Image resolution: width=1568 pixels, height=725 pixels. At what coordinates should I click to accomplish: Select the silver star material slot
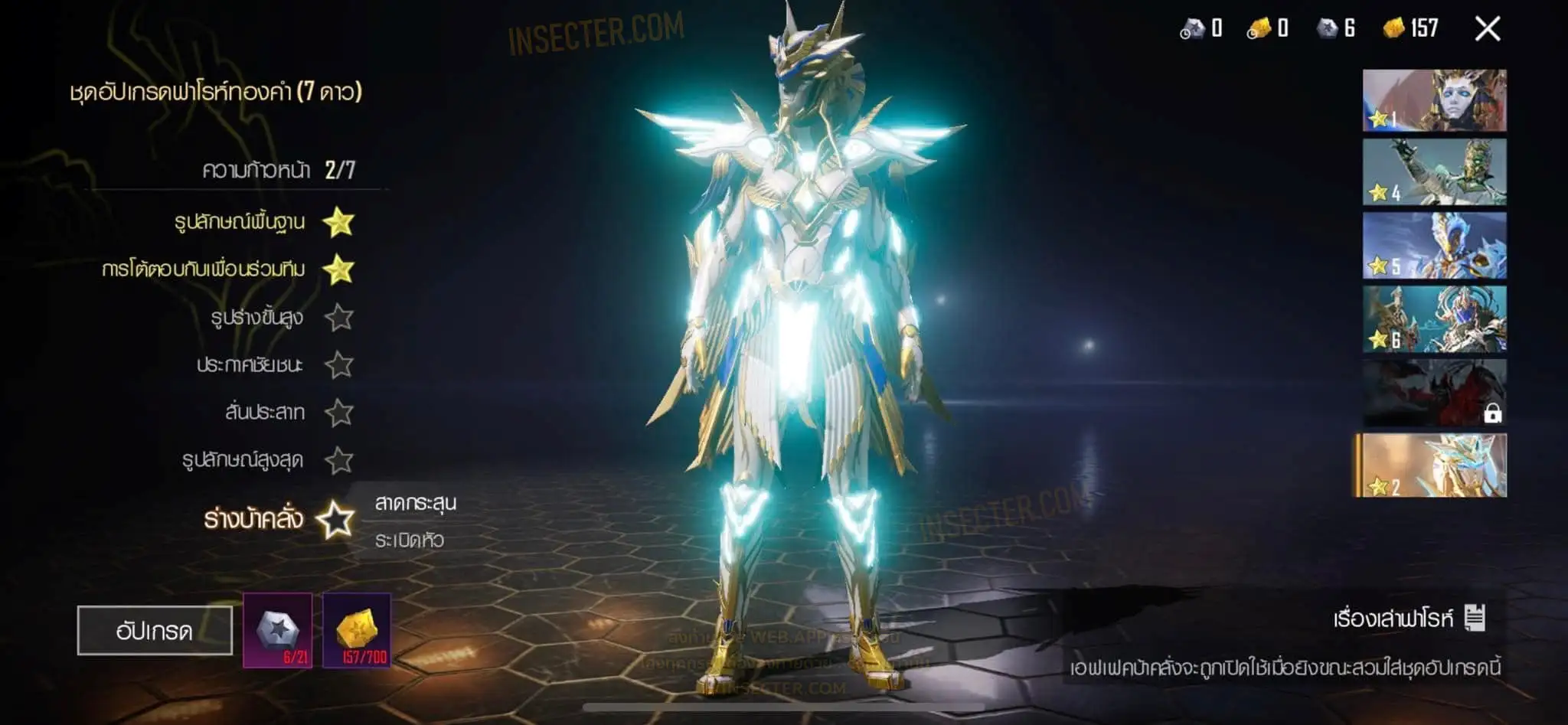(278, 630)
